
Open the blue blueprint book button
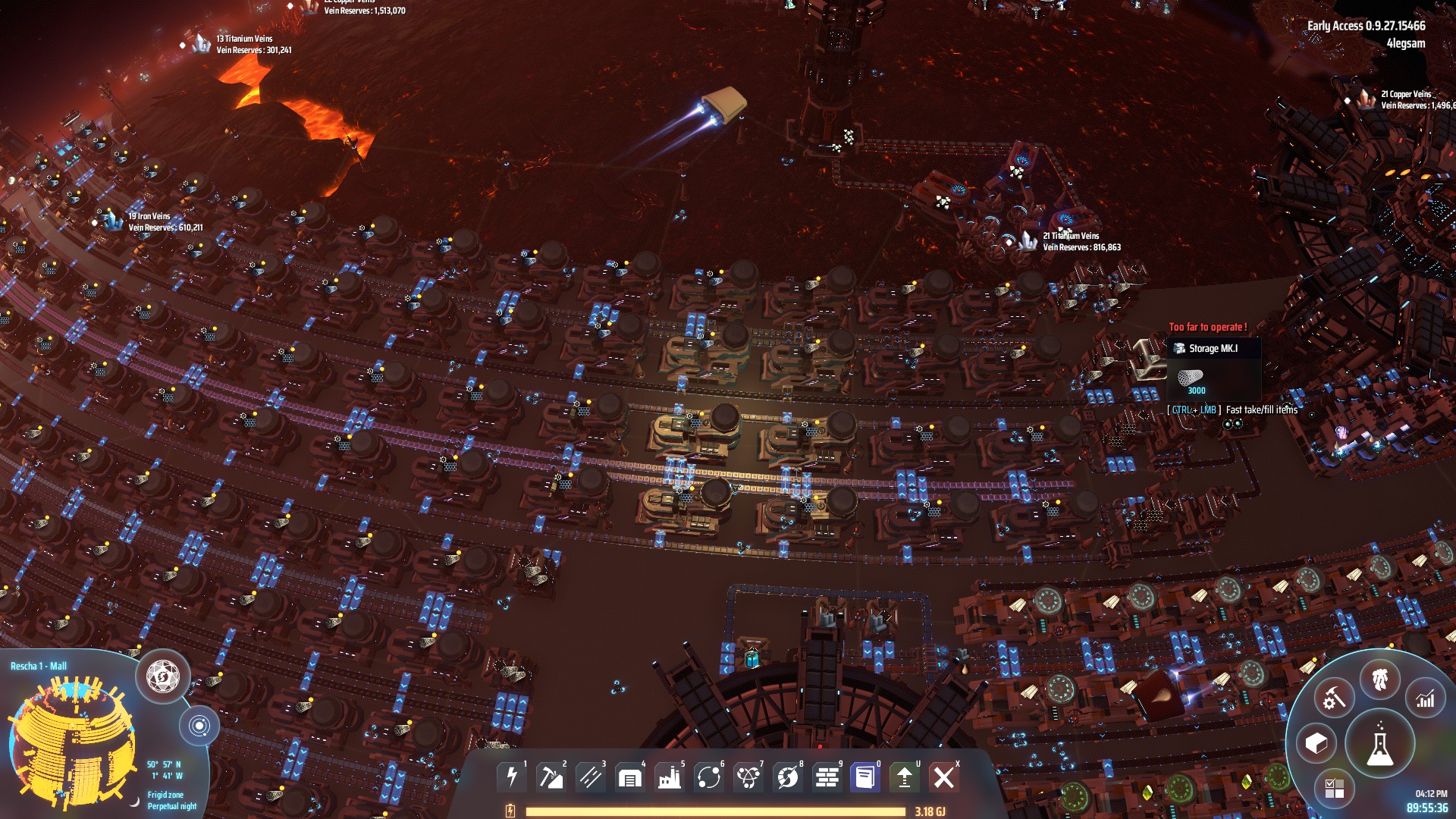tap(865, 777)
